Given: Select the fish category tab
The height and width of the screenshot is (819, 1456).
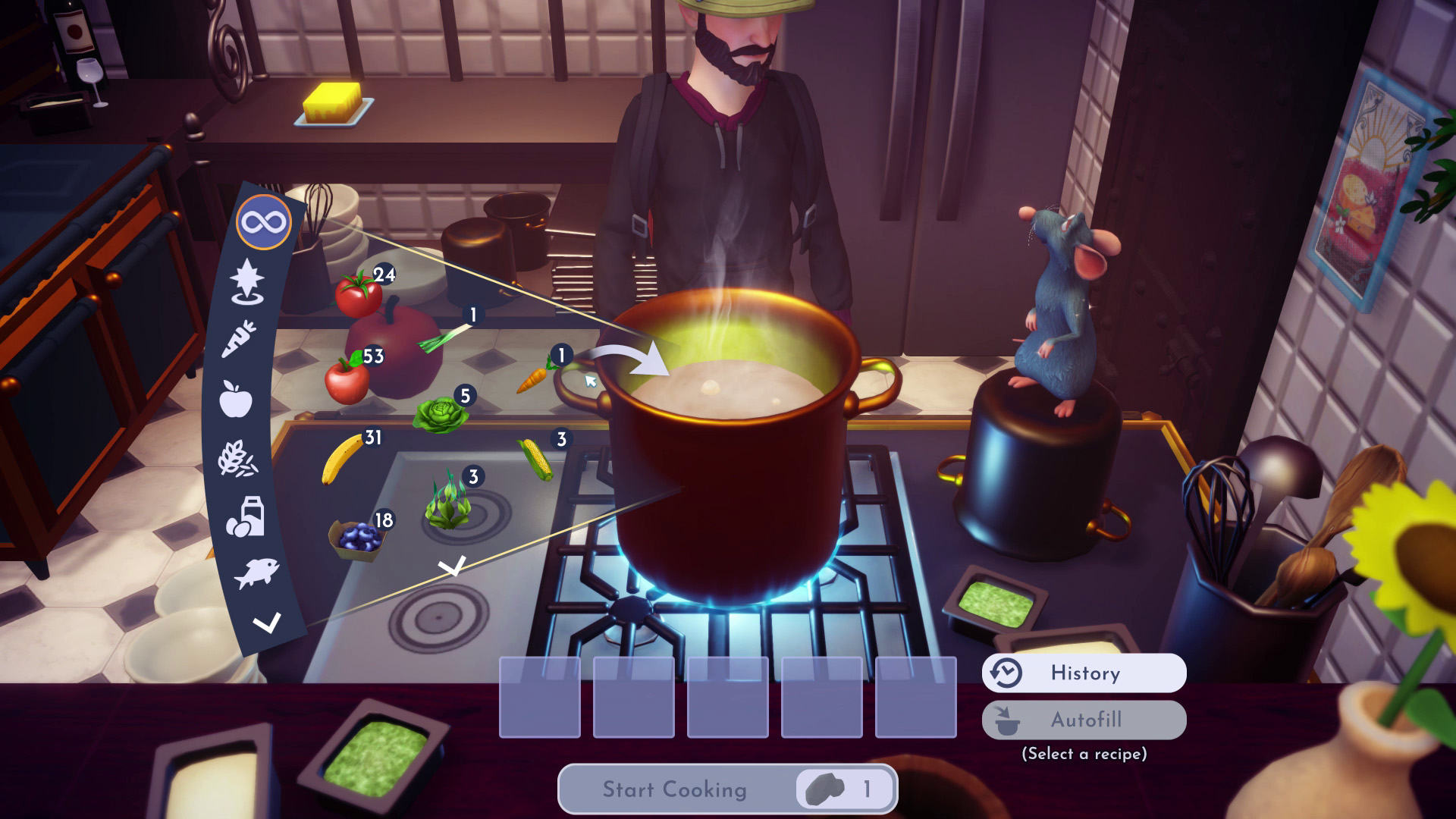Looking at the screenshot, I should click(x=256, y=573).
